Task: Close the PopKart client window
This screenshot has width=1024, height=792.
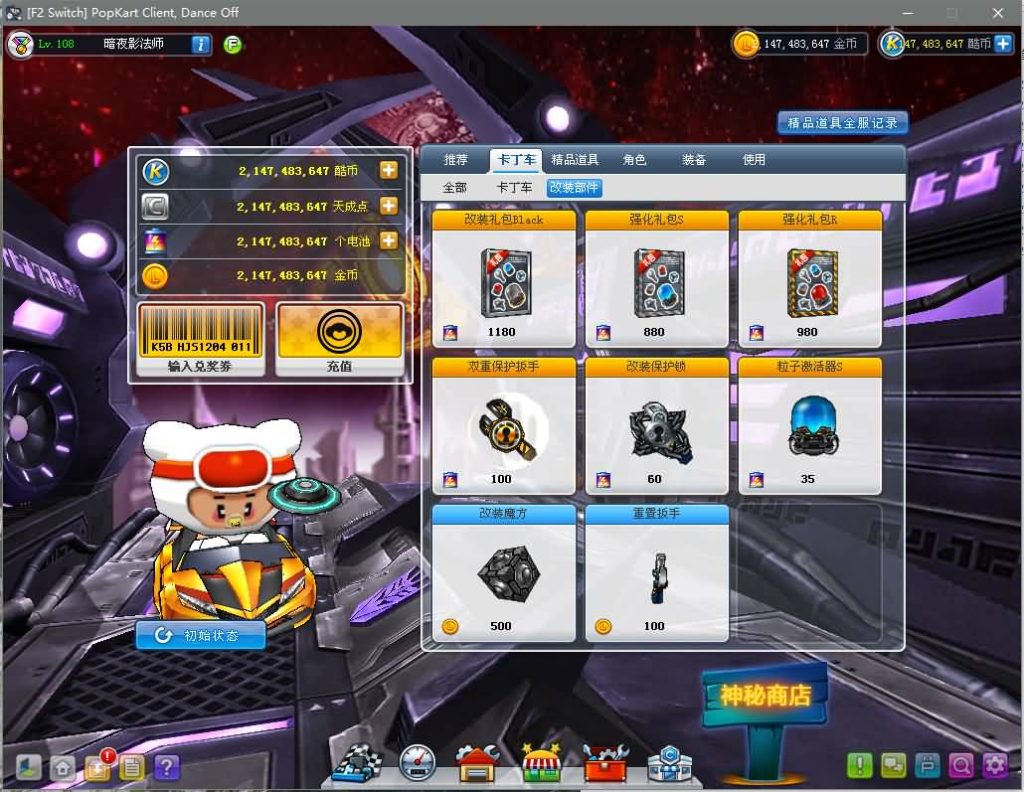Action: click(x=997, y=13)
